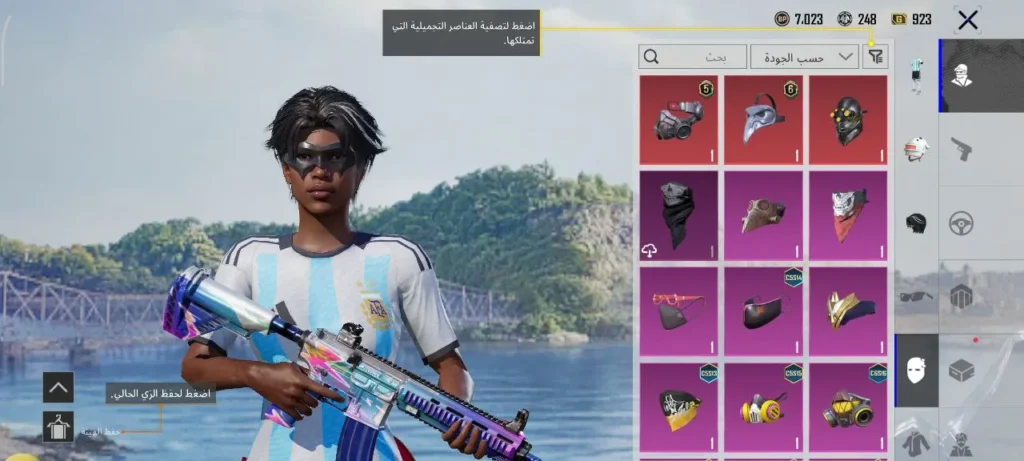
Task: Close the wardrobe with the X button
Action: click(x=967, y=20)
